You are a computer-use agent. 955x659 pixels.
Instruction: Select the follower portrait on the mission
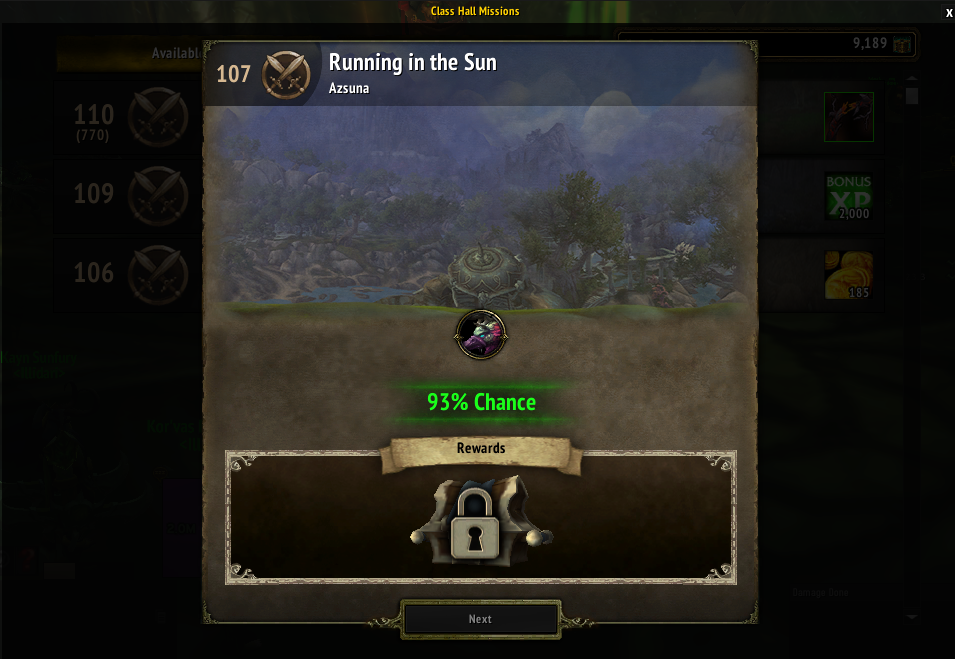481,334
